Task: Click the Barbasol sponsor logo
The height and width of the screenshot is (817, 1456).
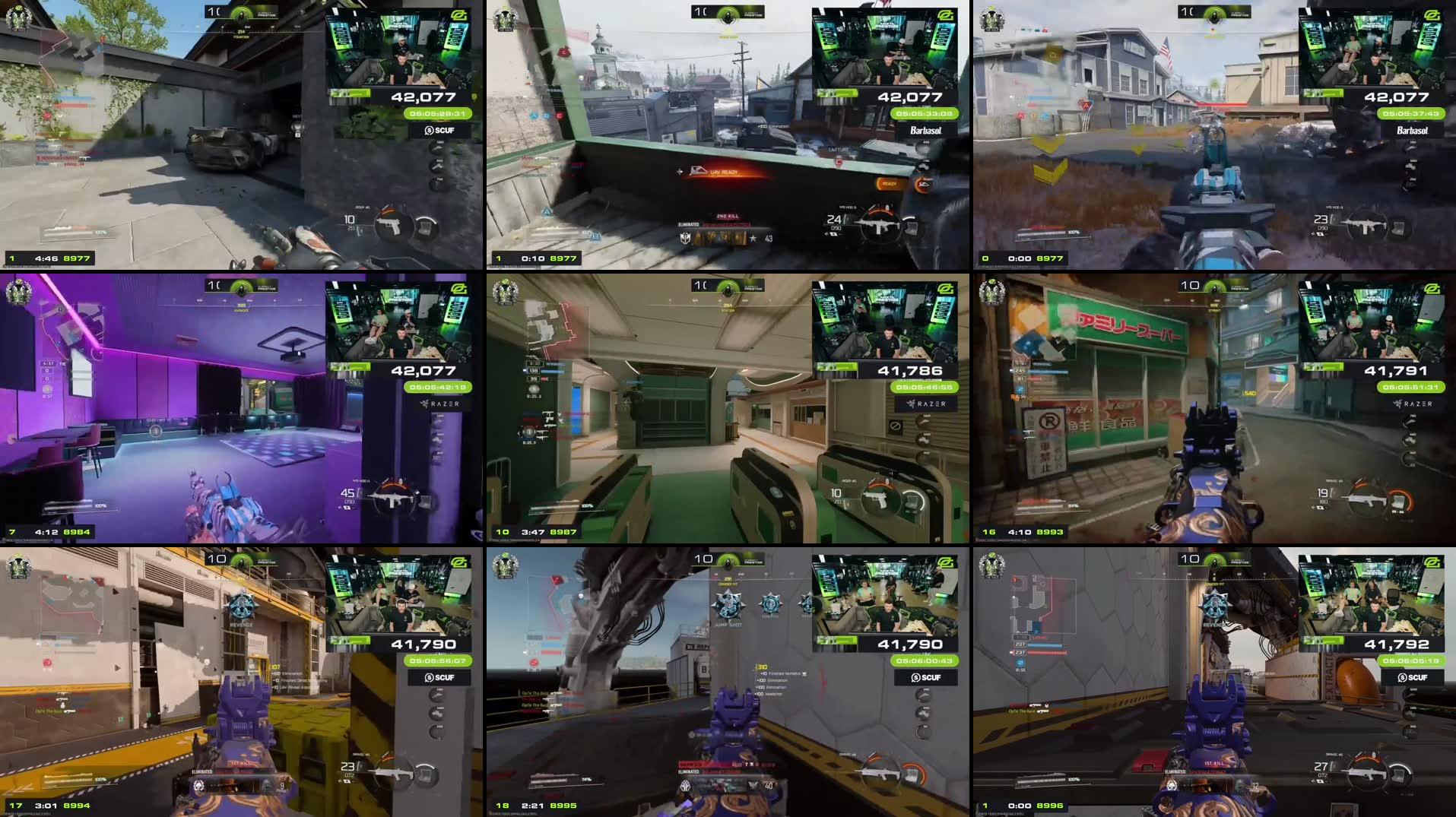Action: pos(926,131)
